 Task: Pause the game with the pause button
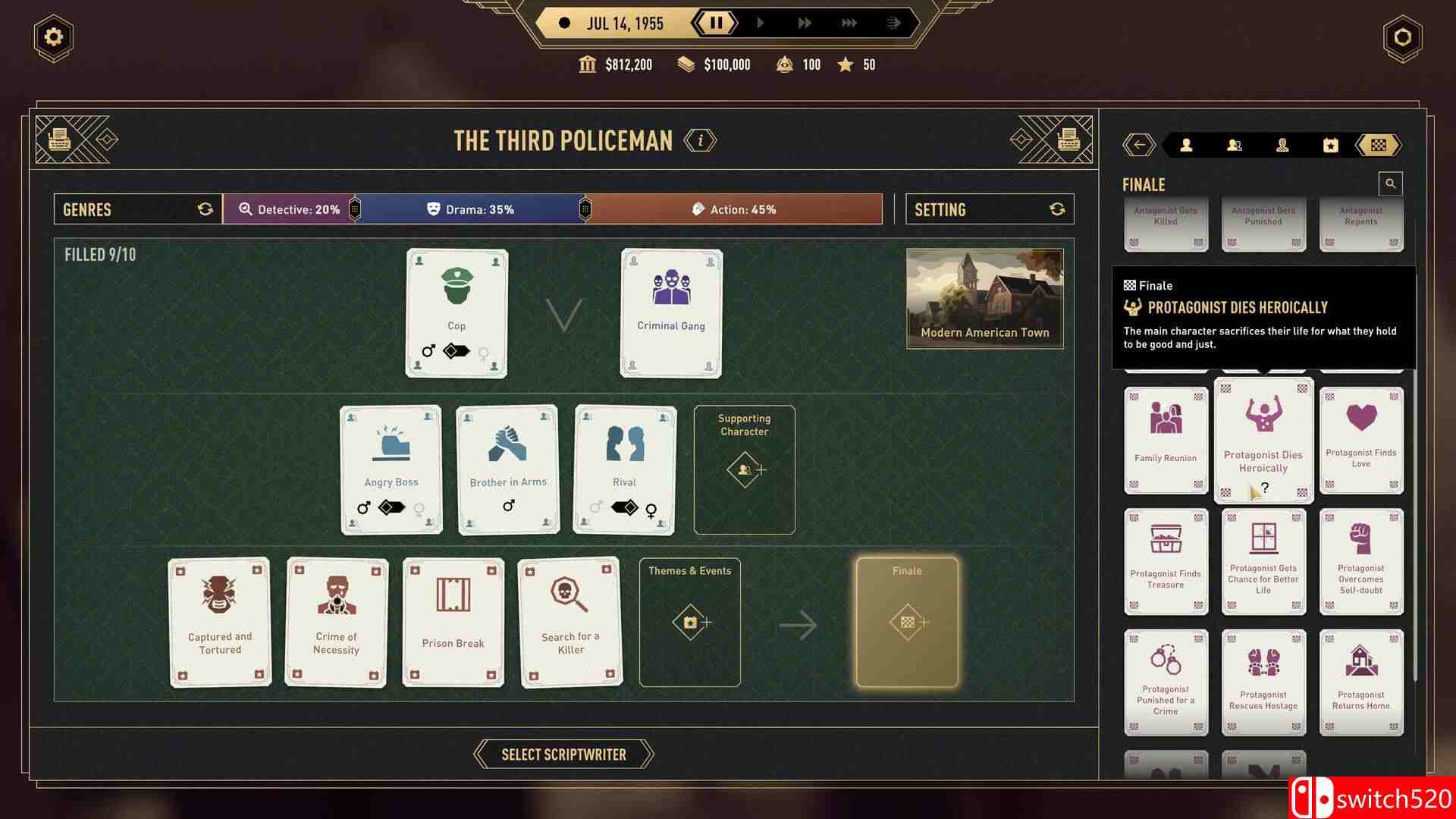pyautogui.click(x=716, y=22)
